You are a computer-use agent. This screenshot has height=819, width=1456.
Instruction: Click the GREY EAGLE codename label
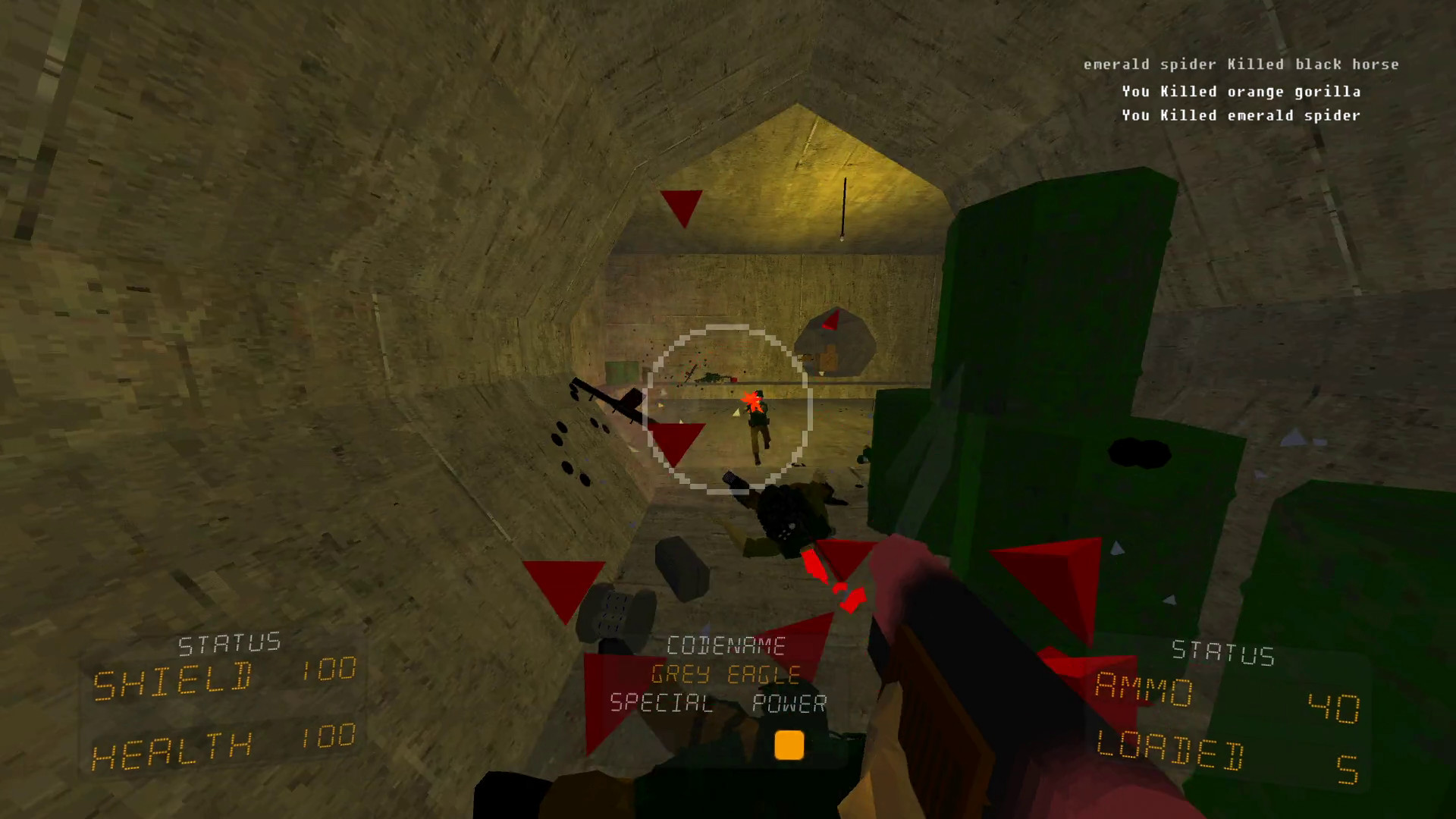[x=726, y=673]
